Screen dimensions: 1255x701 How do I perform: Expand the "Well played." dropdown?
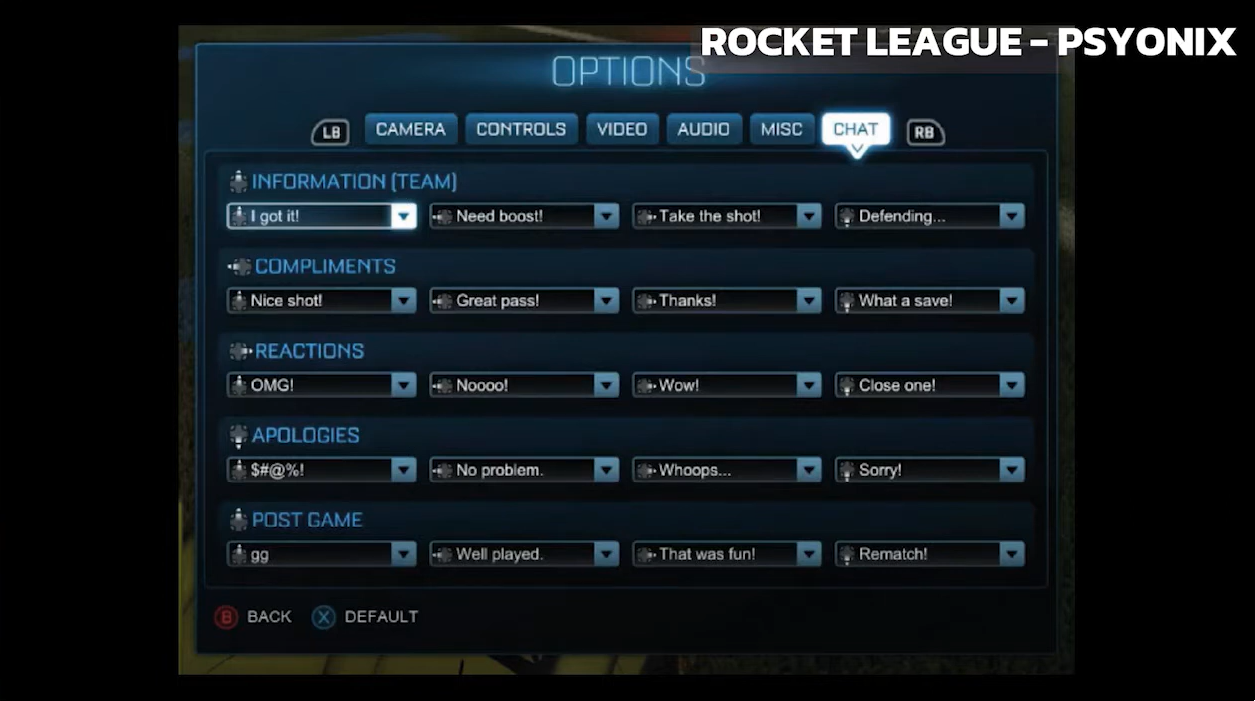(525, 554)
